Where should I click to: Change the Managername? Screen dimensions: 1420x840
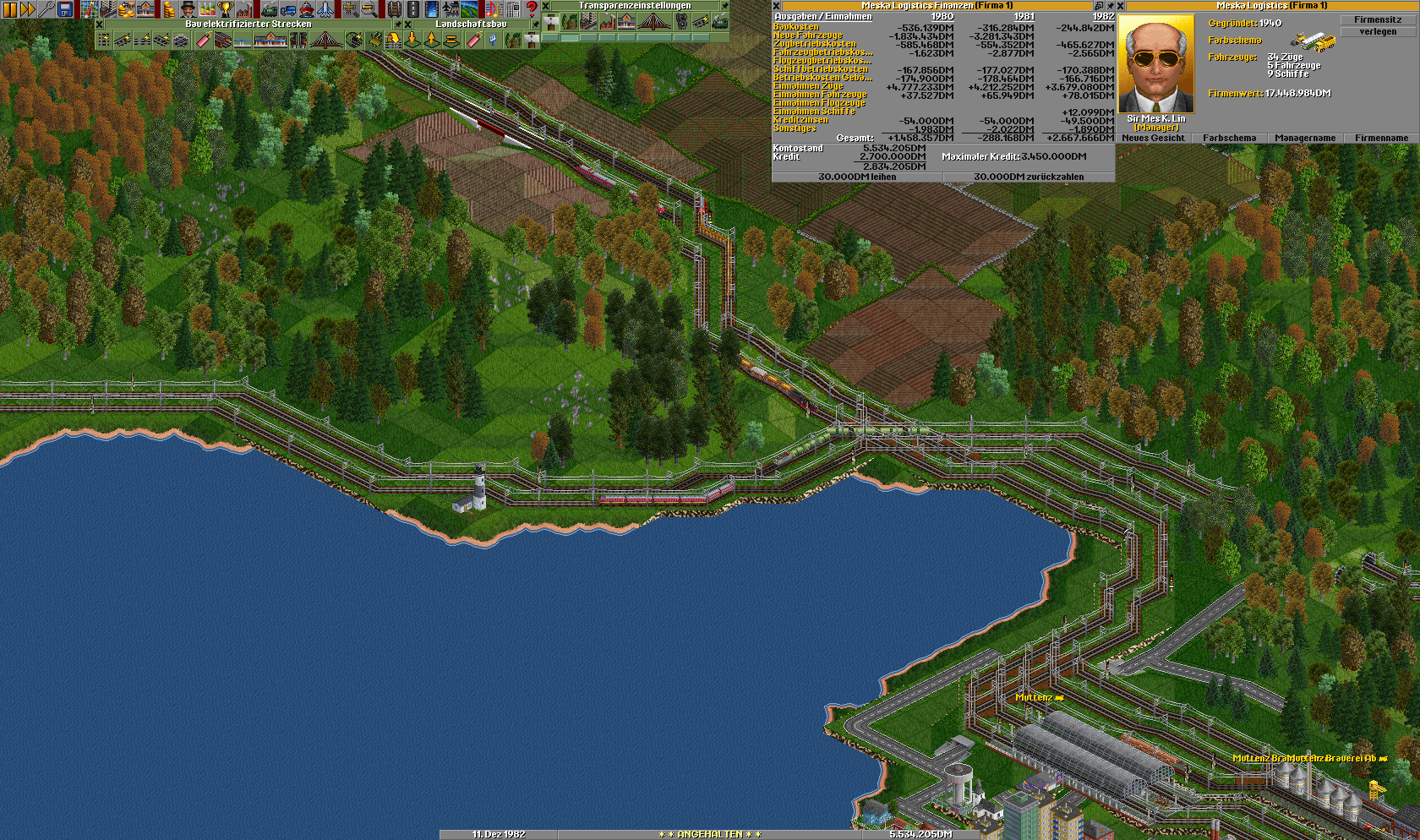pyautogui.click(x=1305, y=138)
